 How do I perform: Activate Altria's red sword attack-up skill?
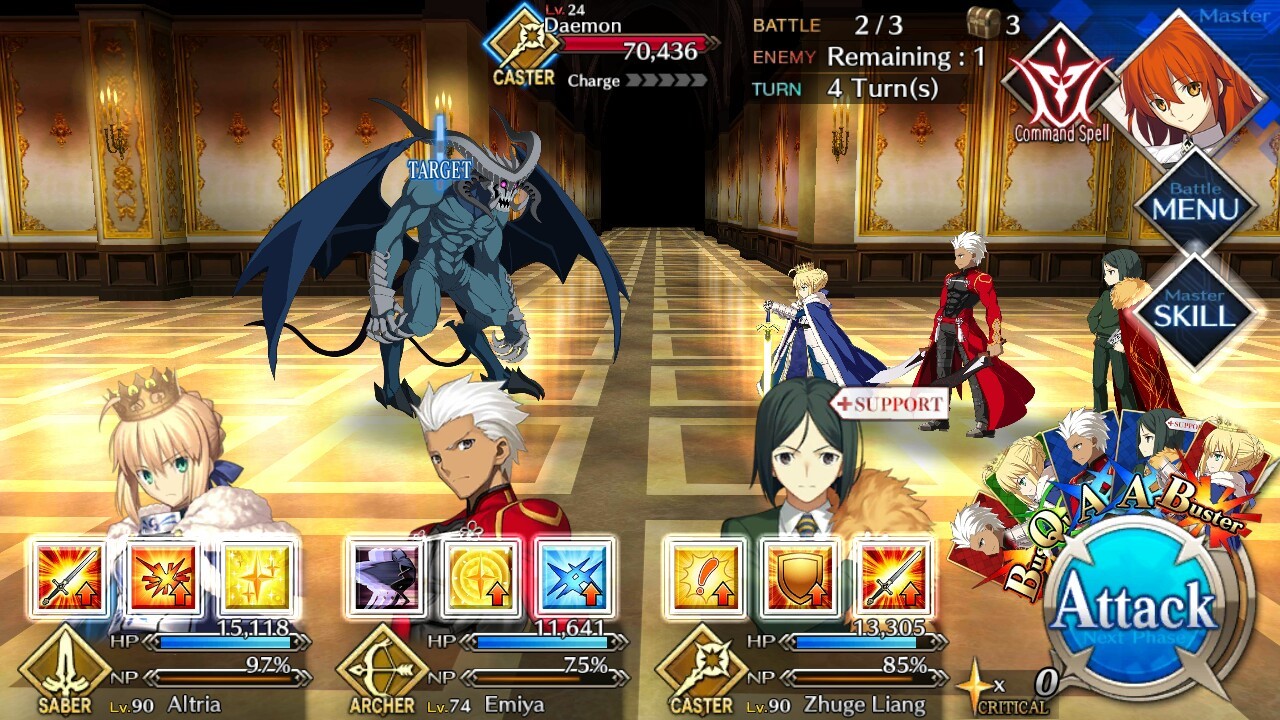pyautogui.click(x=70, y=578)
